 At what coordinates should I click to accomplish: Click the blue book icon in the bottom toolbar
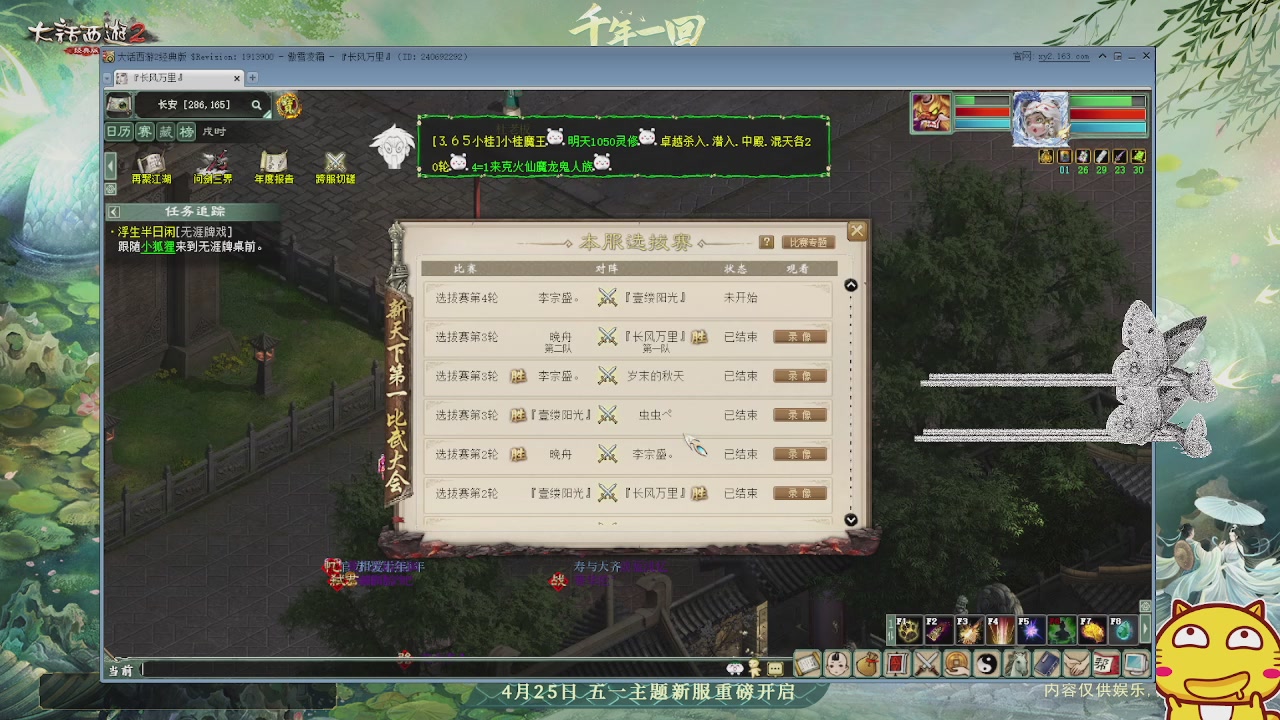click(x=1047, y=663)
